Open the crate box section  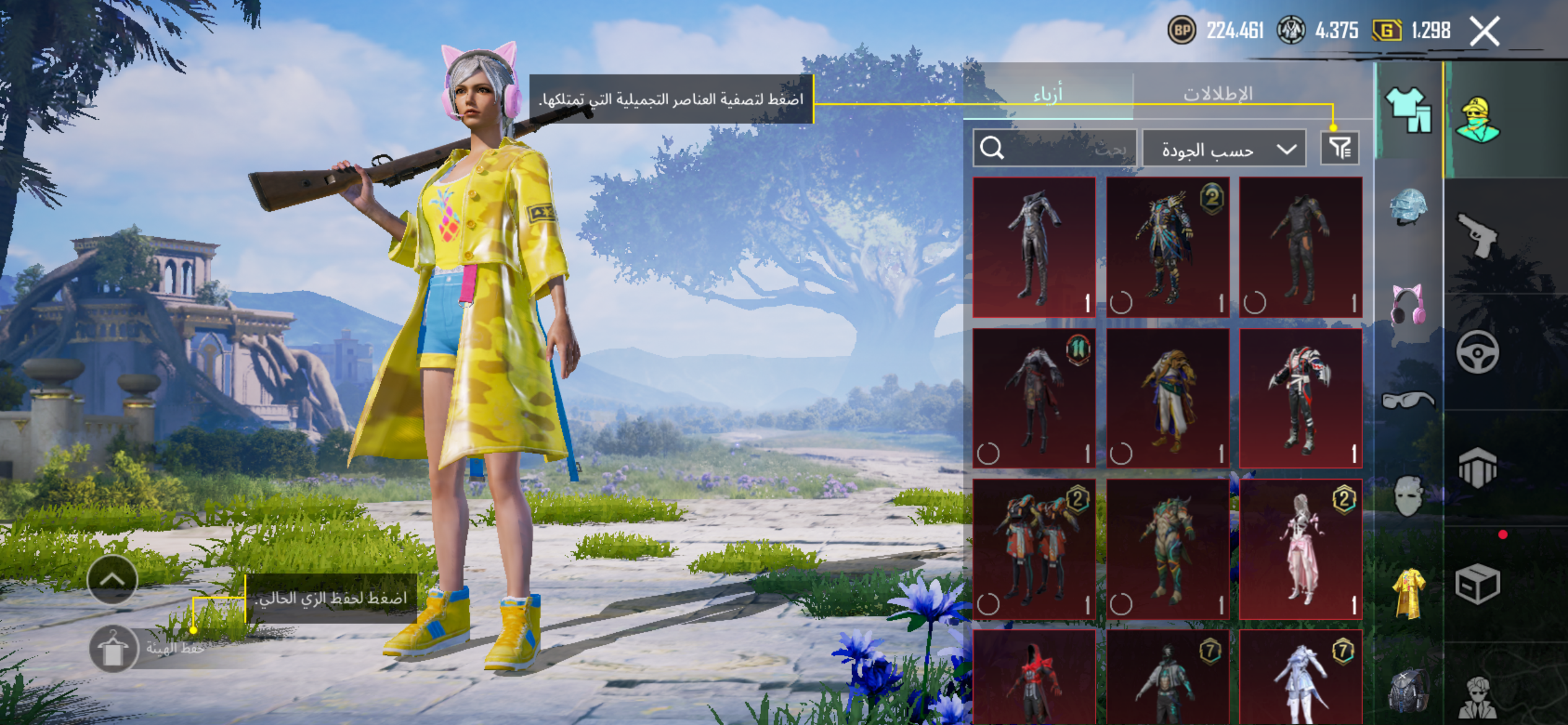[x=1478, y=584]
